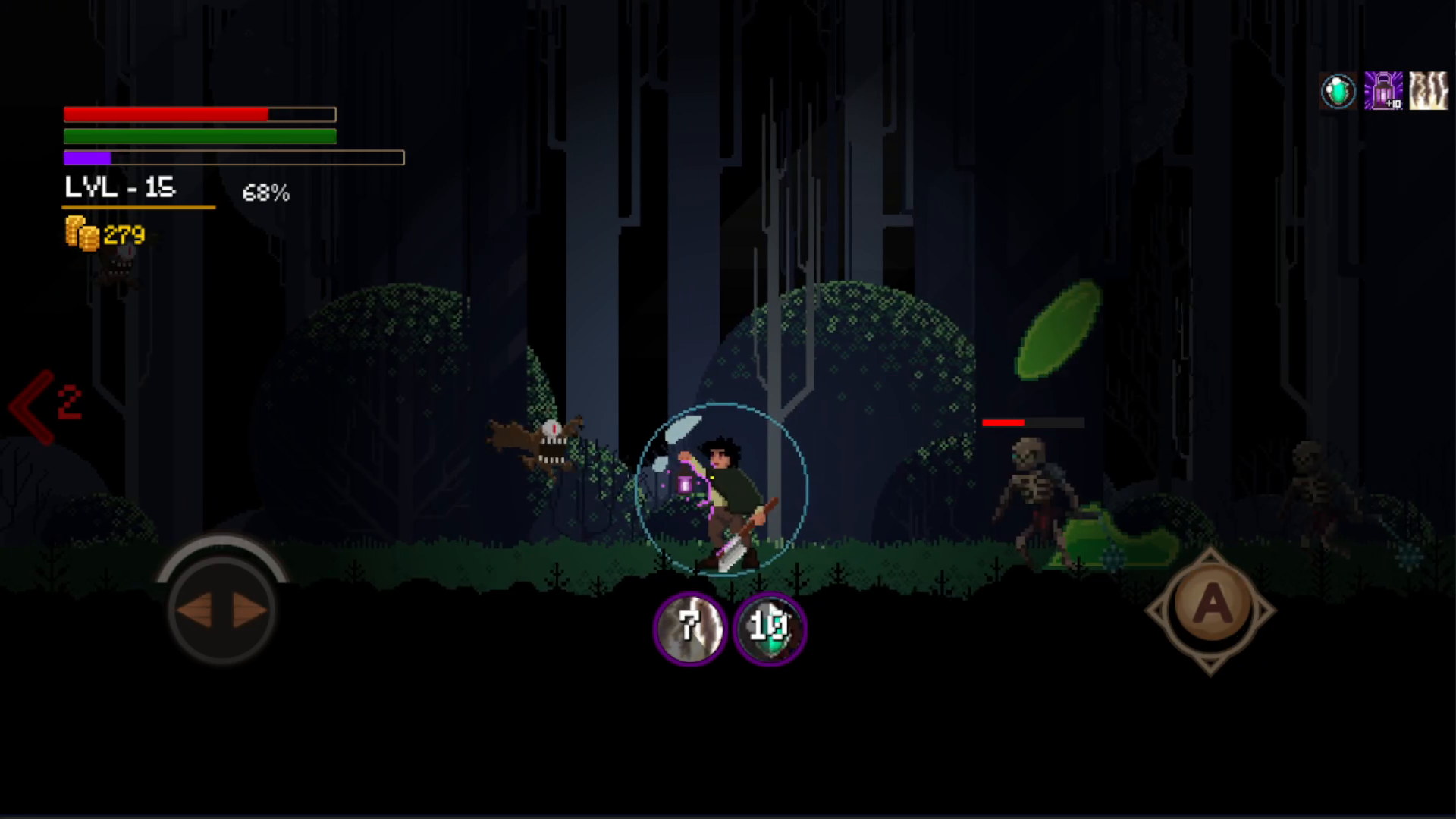
Task: Activate the lightning skill showing 7 charges
Action: coord(690,627)
